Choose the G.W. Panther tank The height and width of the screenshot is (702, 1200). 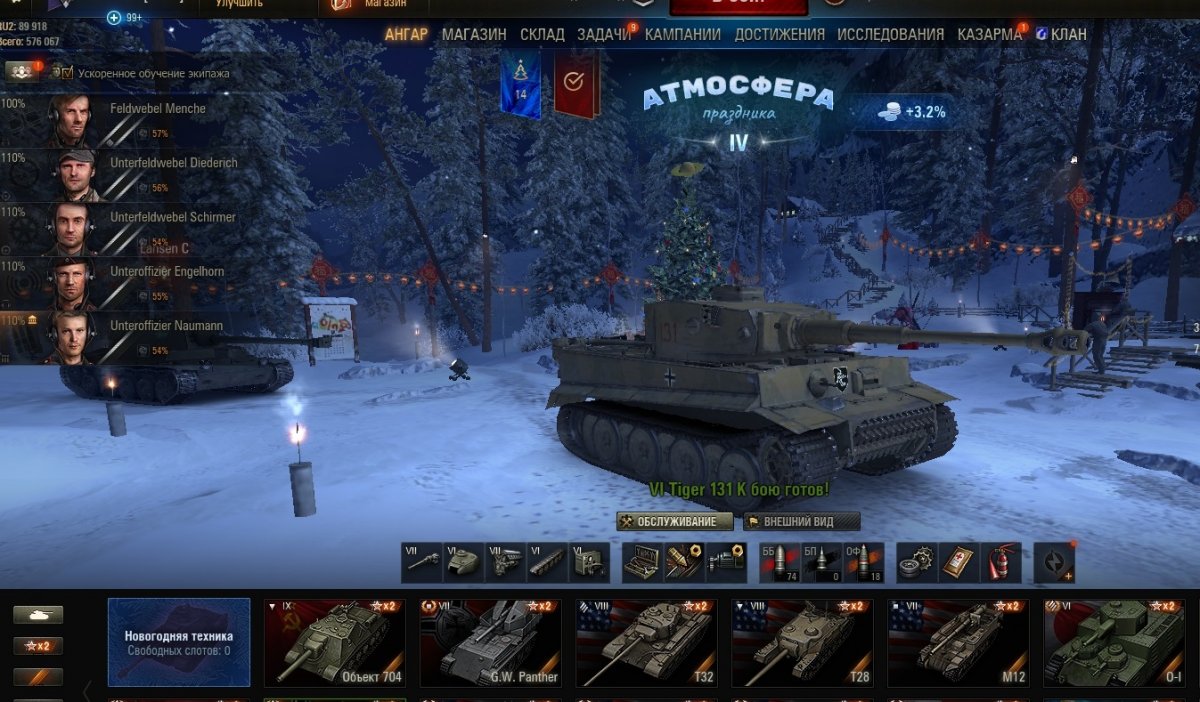(x=490, y=643)
